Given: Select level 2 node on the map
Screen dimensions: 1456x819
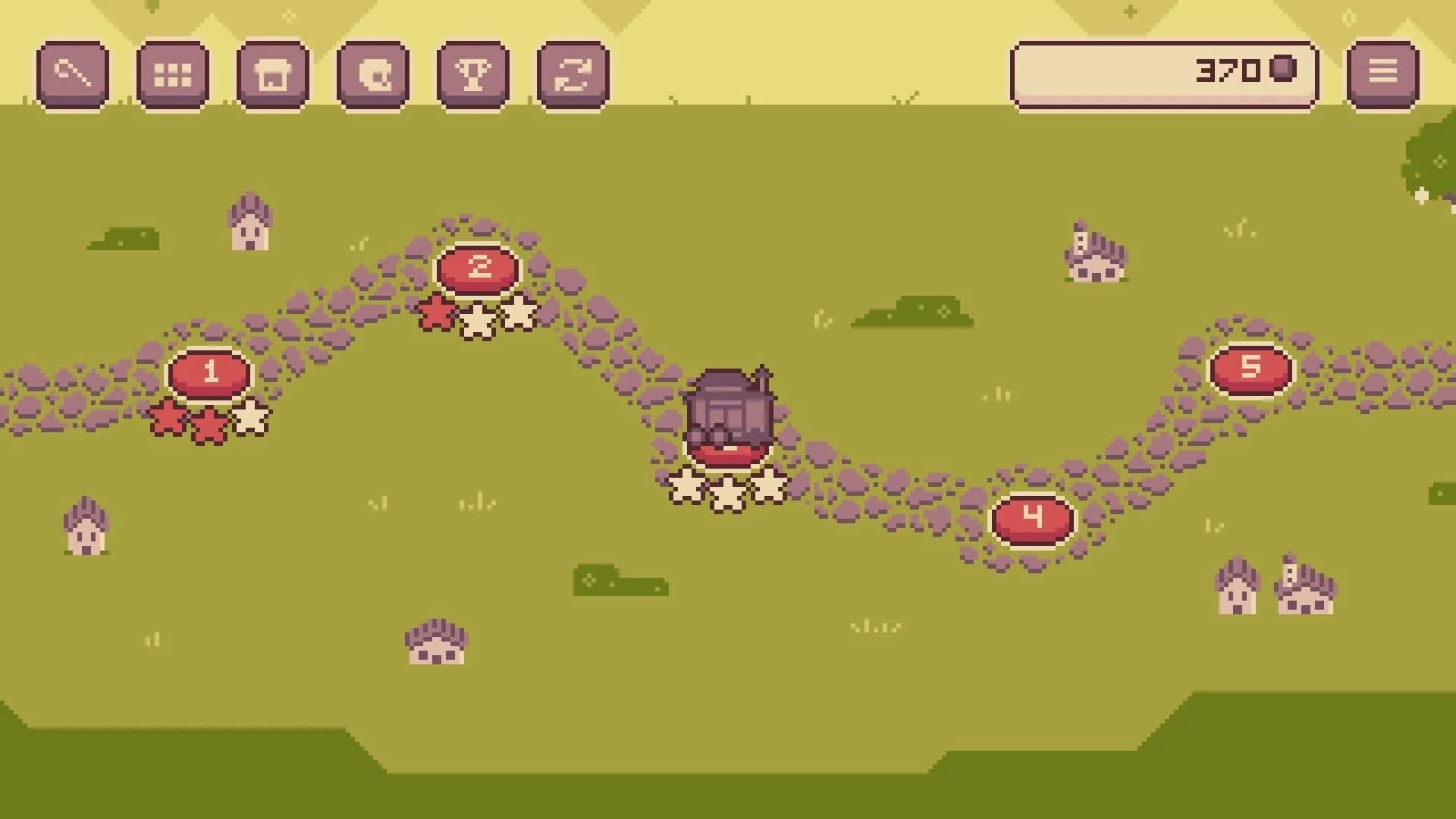Looking at the screenshot, I should (x=478, y=267).
